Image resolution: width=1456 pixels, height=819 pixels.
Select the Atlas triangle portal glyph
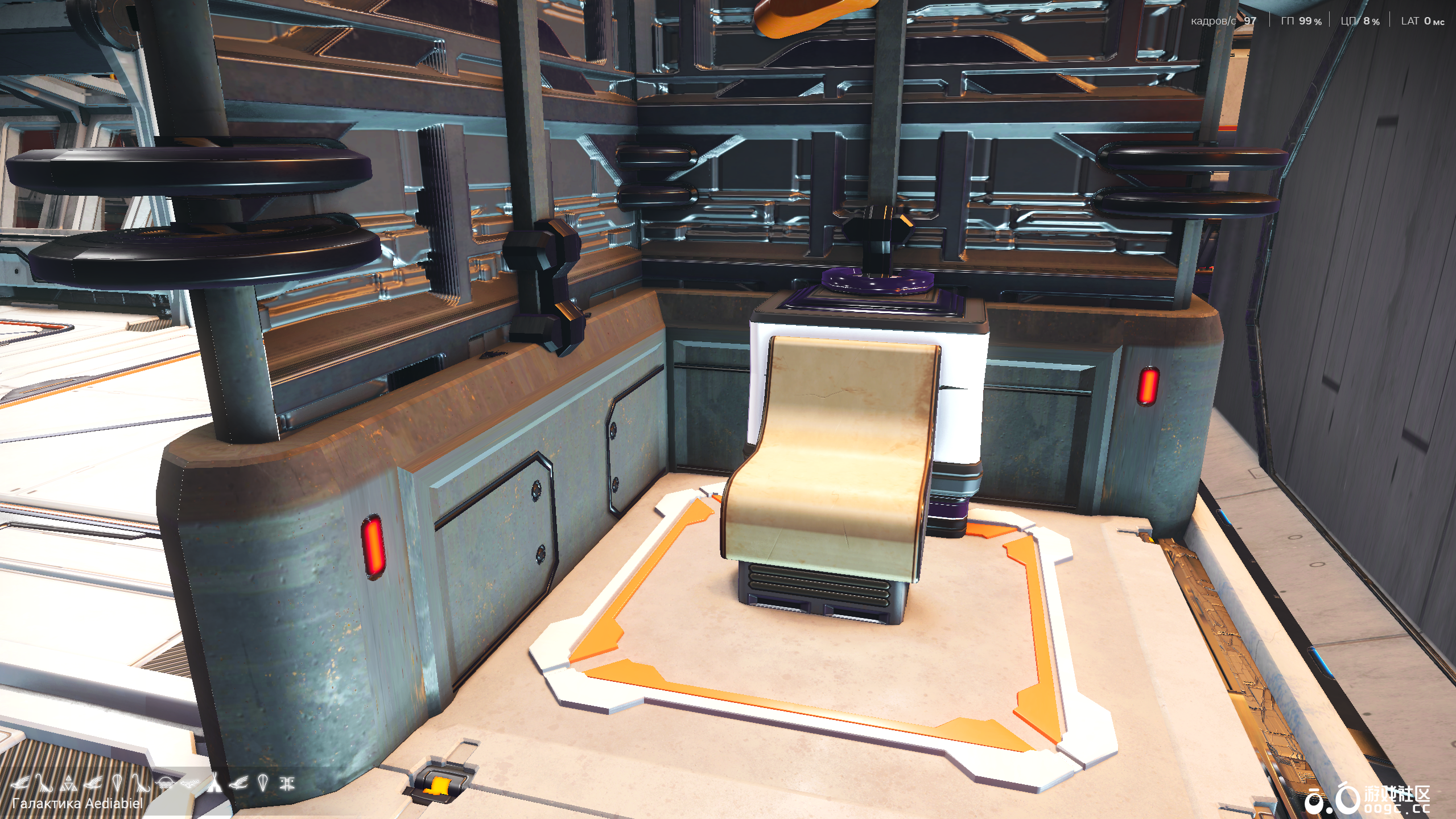click(x=68, y=783)
